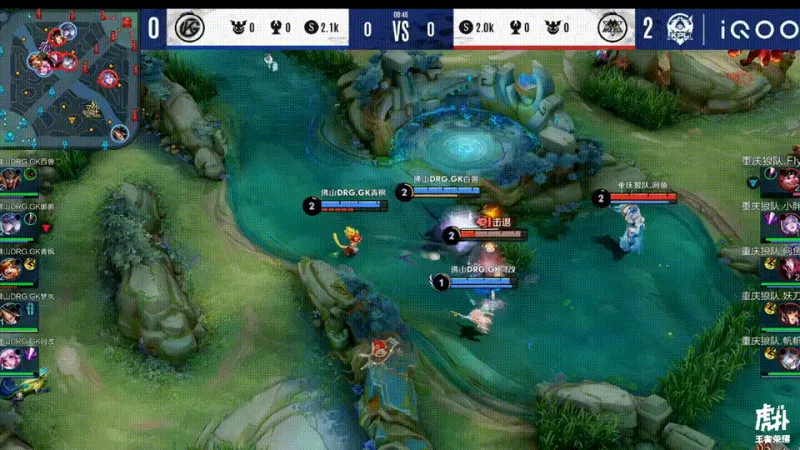Click the KPL league logo
This screenshot has width=800, height=450.
click(x=680, y=28)
